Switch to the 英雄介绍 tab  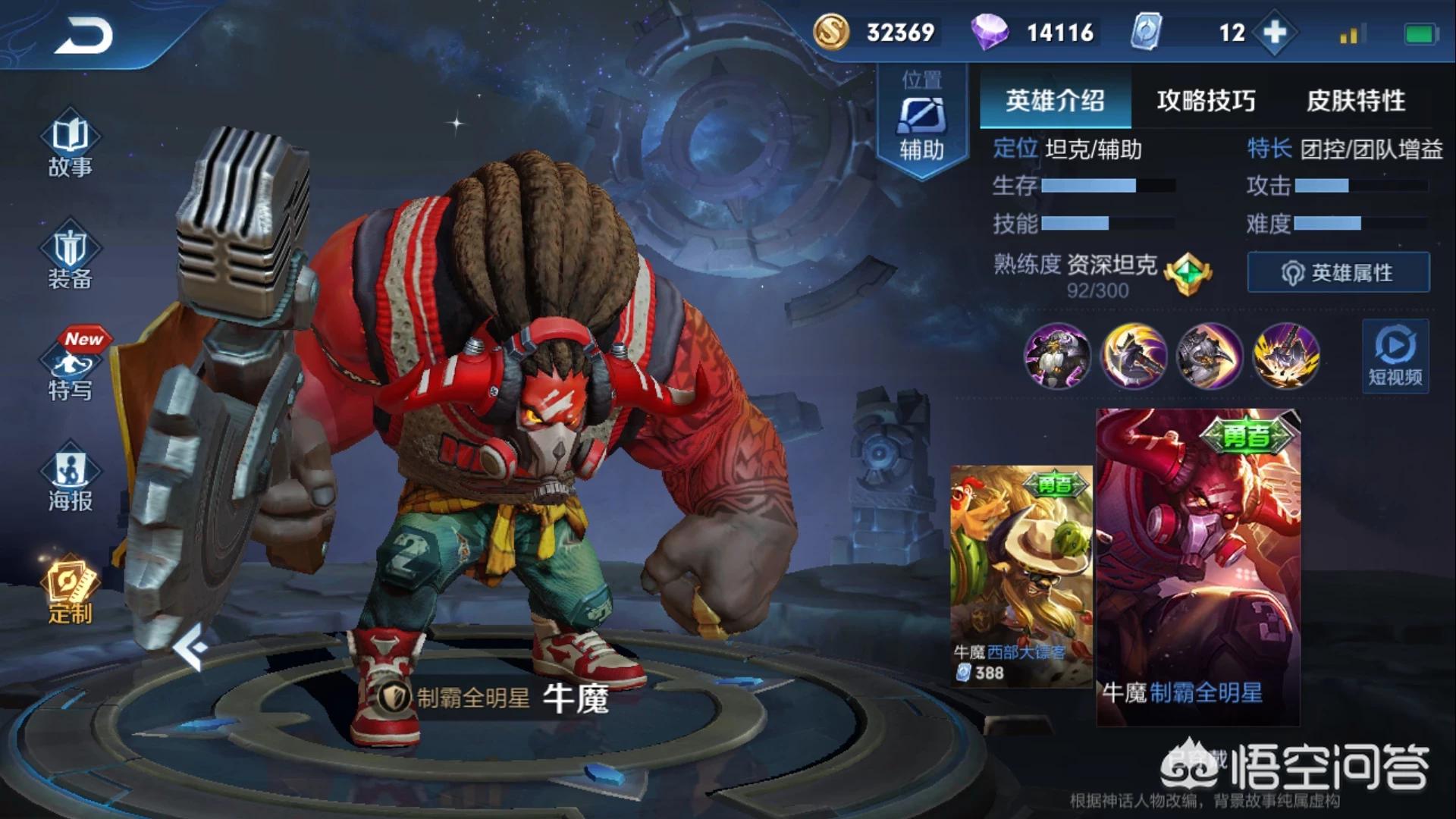coord(1055,101)
